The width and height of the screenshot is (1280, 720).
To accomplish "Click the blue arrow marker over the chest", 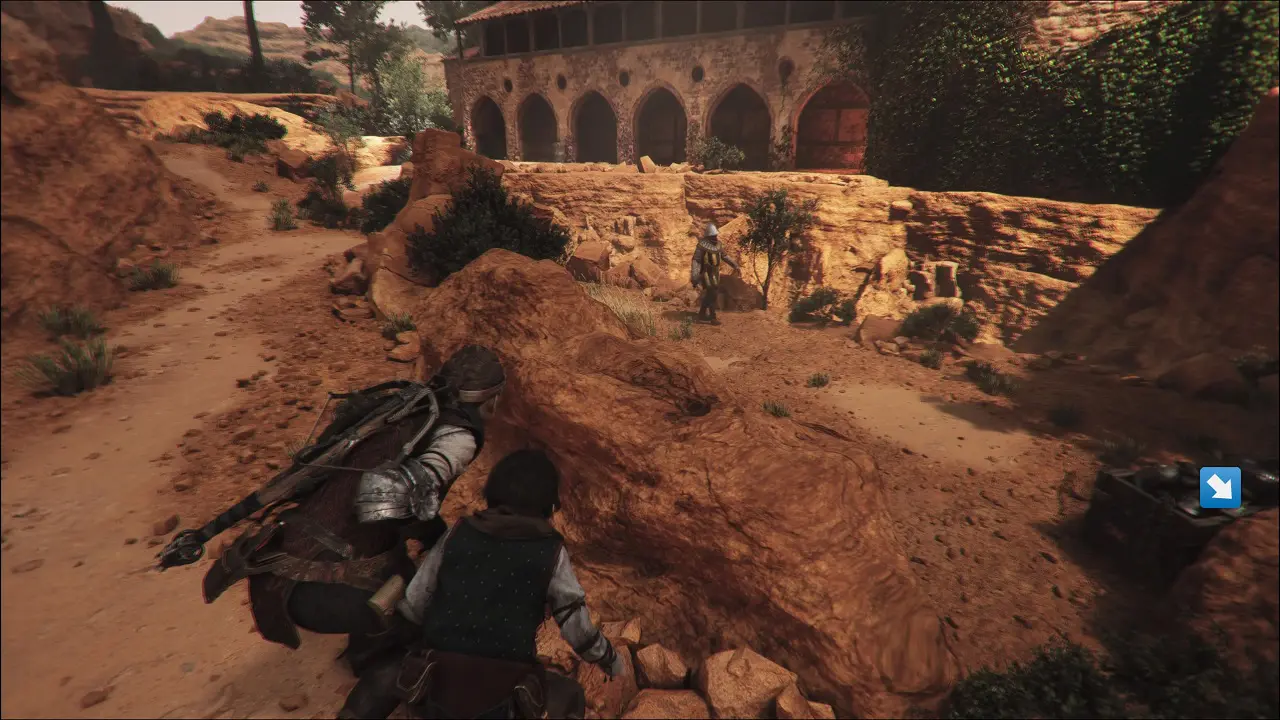I will [x=1220, y=488].
